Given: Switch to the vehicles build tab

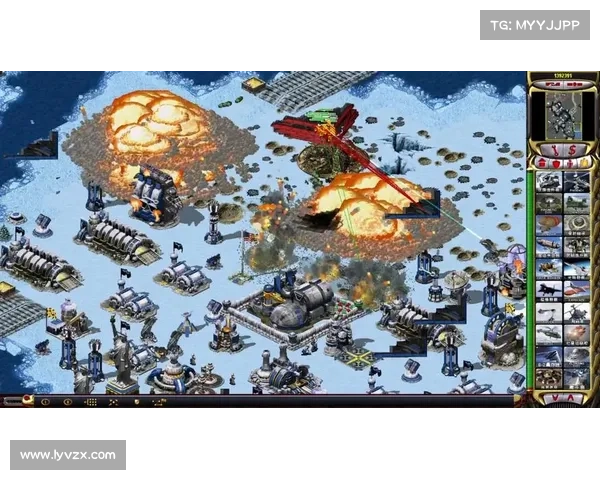Looking at the screenshot, I should coord(583,164).
